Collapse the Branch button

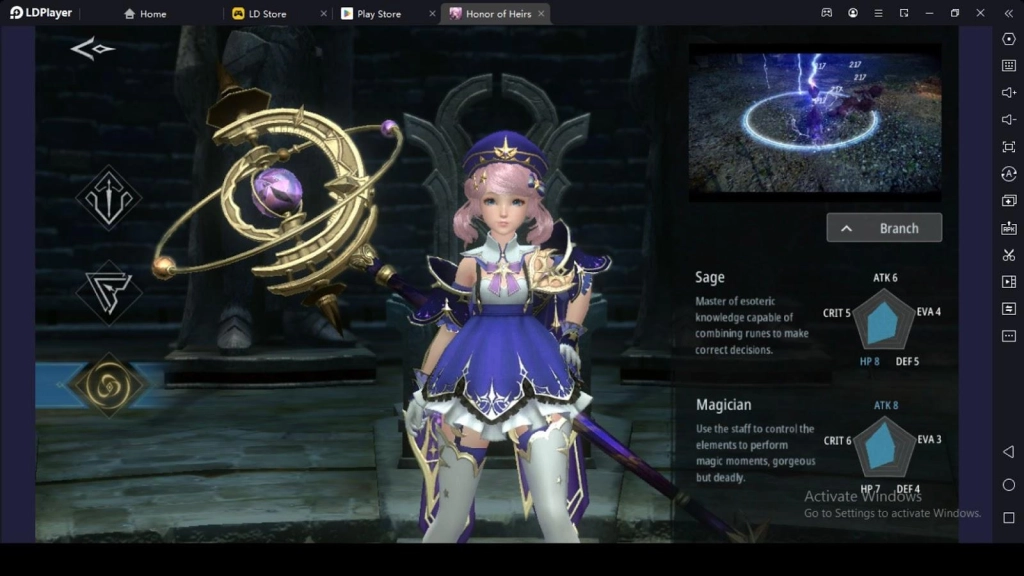click(884, 228)
